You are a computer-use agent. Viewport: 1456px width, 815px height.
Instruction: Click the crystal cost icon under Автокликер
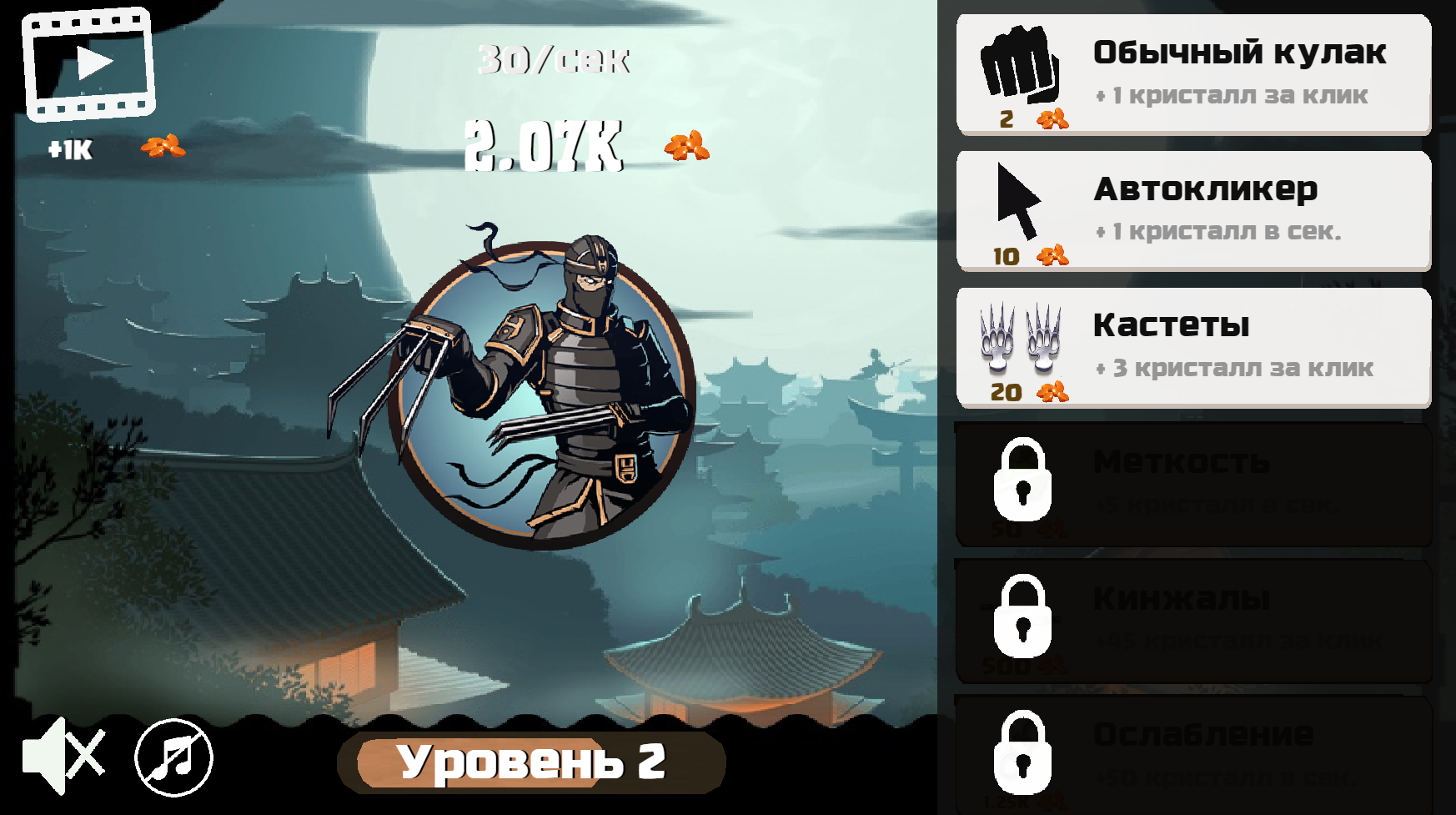pyautogui.click(x=1052, y=257)
